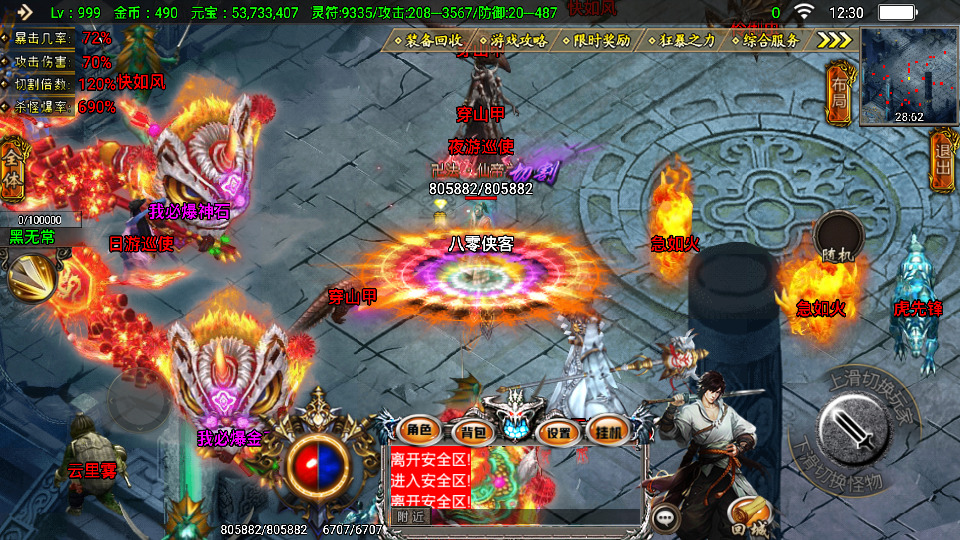This screenshot has height=540, width=960.
Task: Open the 角色 character panel
Action: click(417, 432)
